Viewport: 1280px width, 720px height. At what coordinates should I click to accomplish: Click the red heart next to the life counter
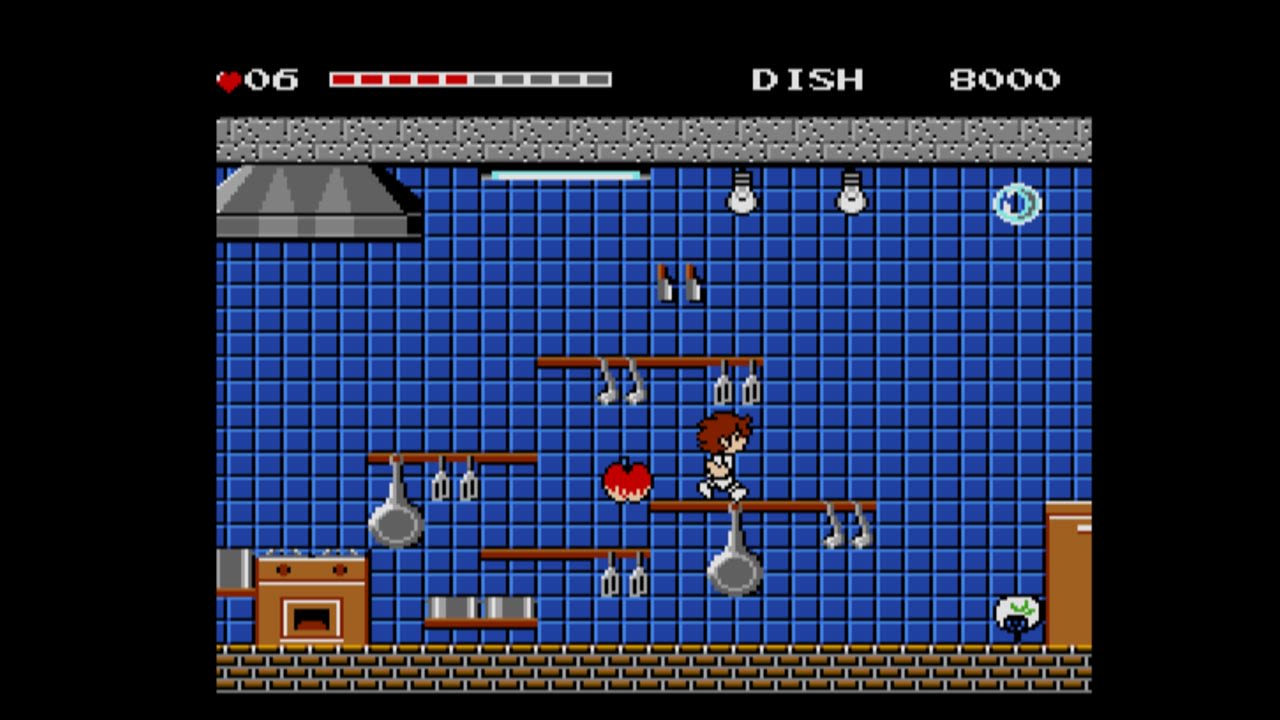pos(228,78)
